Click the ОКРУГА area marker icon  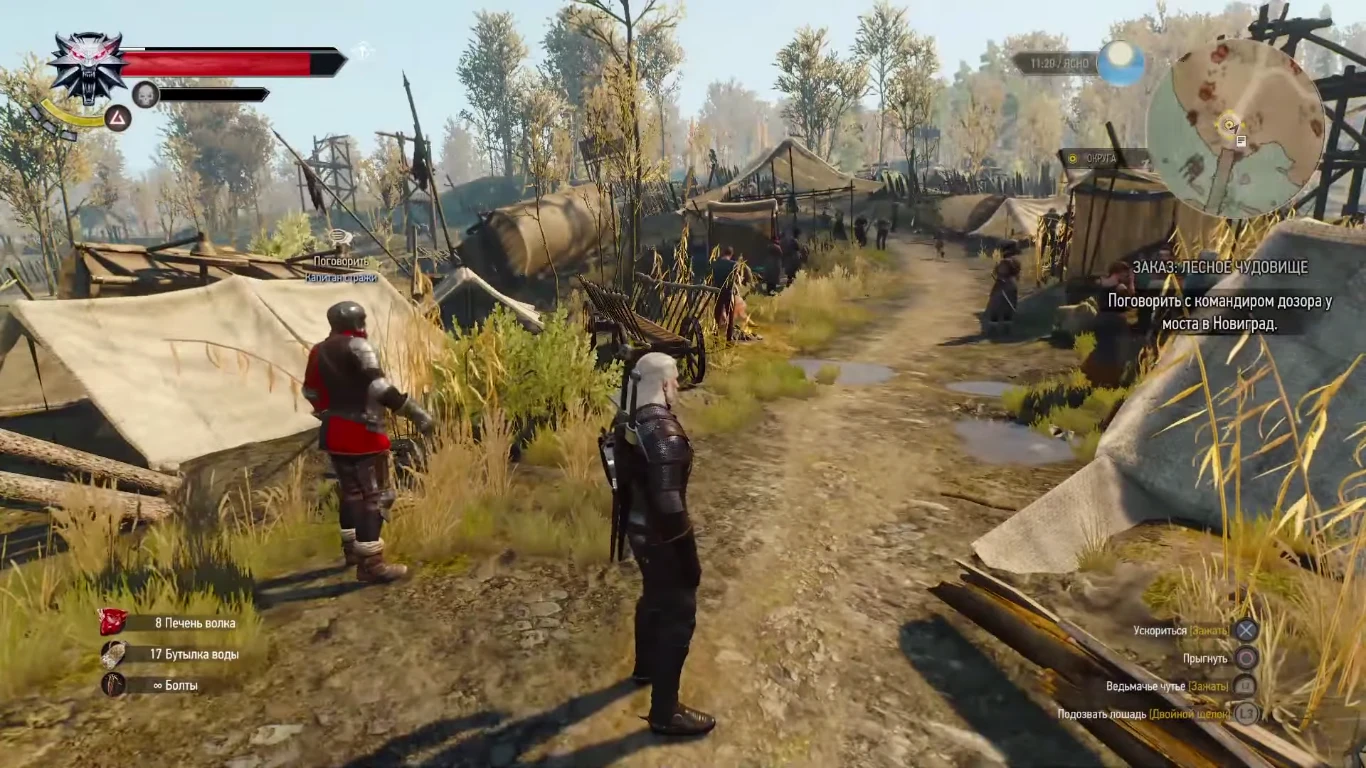pyautogui.click(x=1073, y=158)
